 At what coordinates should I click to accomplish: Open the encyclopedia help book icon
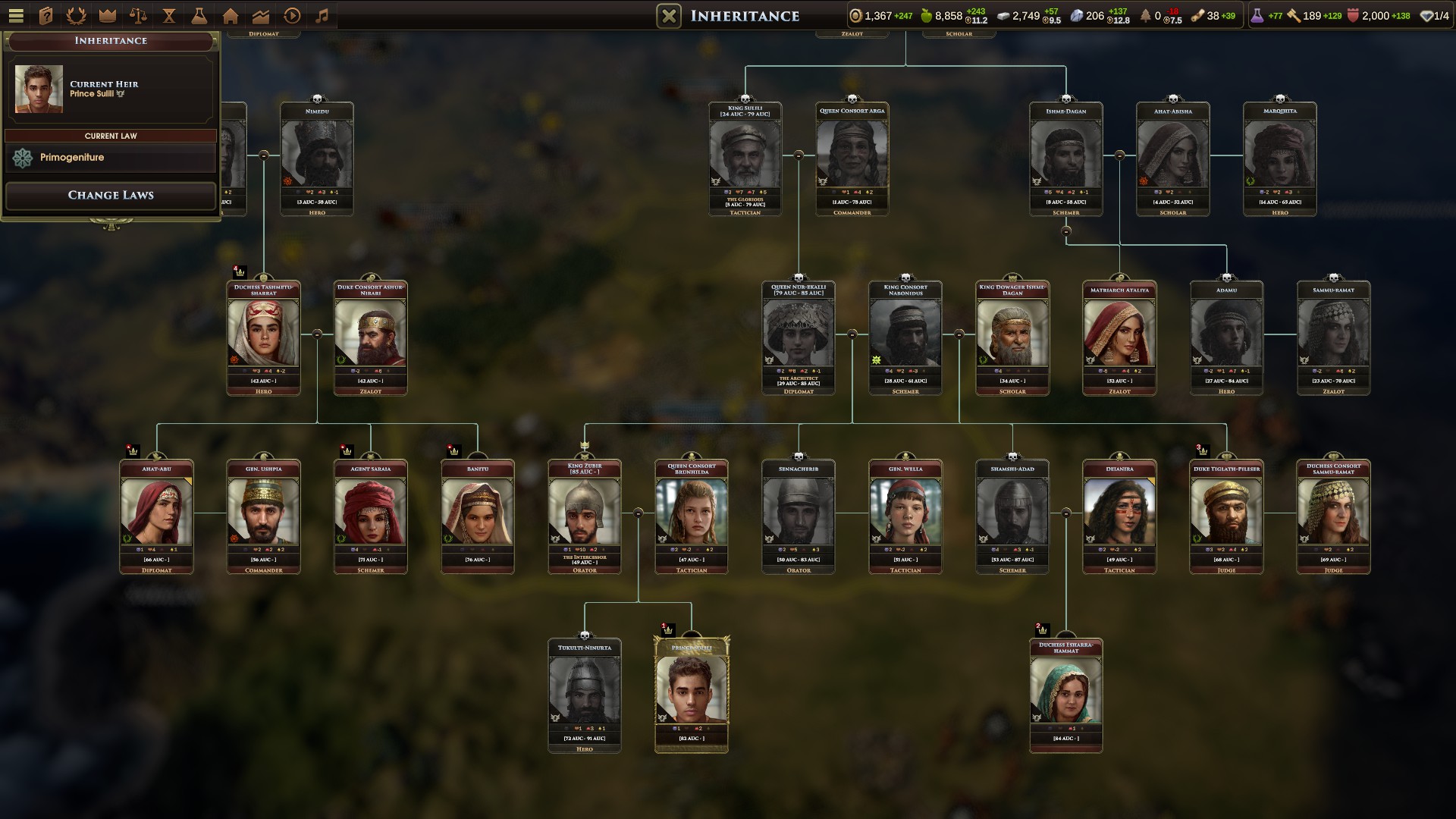pyautogui.click(x=46, y=15)
